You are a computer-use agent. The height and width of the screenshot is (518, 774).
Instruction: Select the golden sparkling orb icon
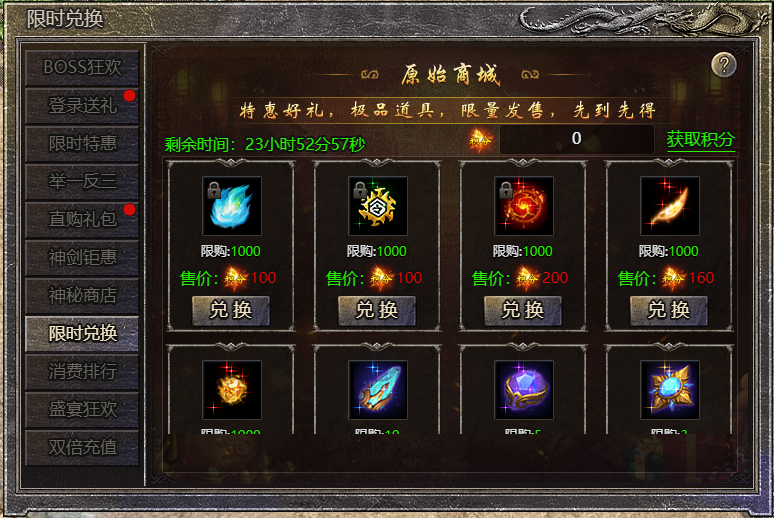pos(231,389)
